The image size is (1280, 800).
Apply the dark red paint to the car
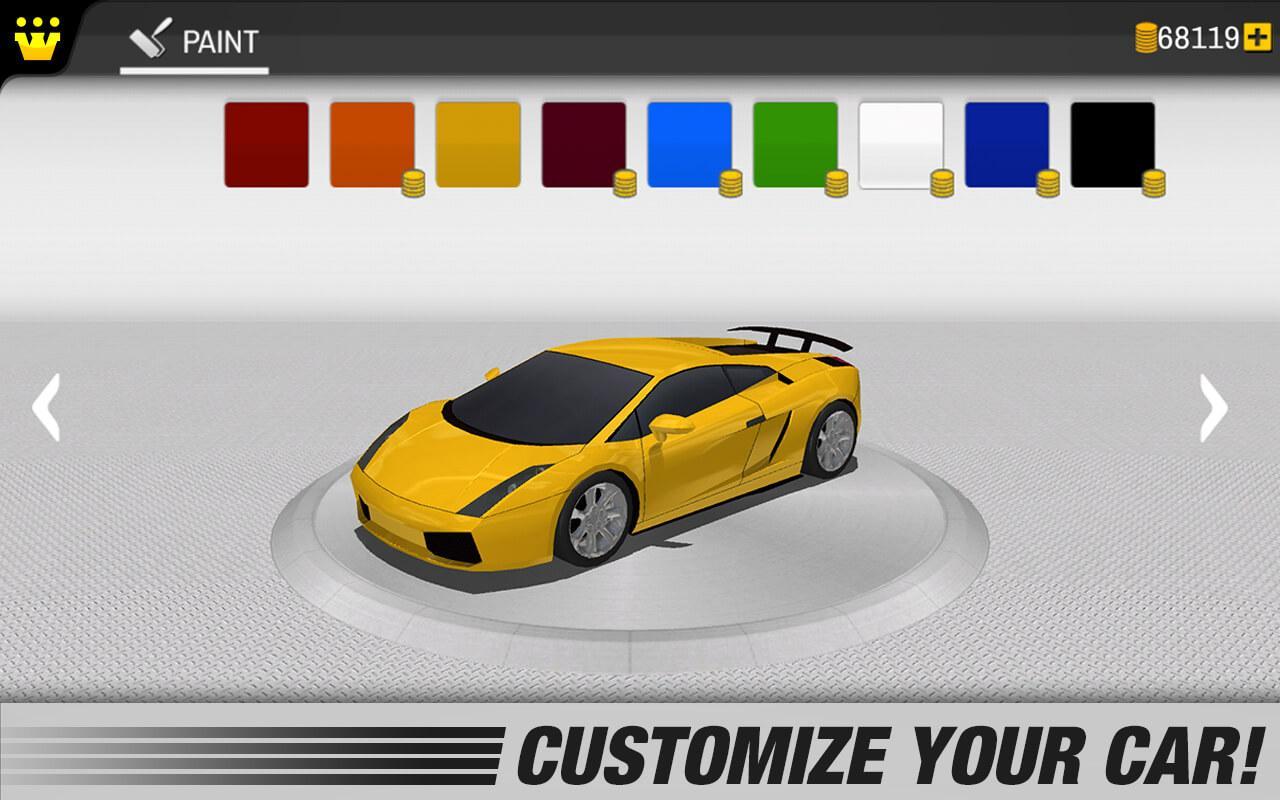(x=264, y=145)
